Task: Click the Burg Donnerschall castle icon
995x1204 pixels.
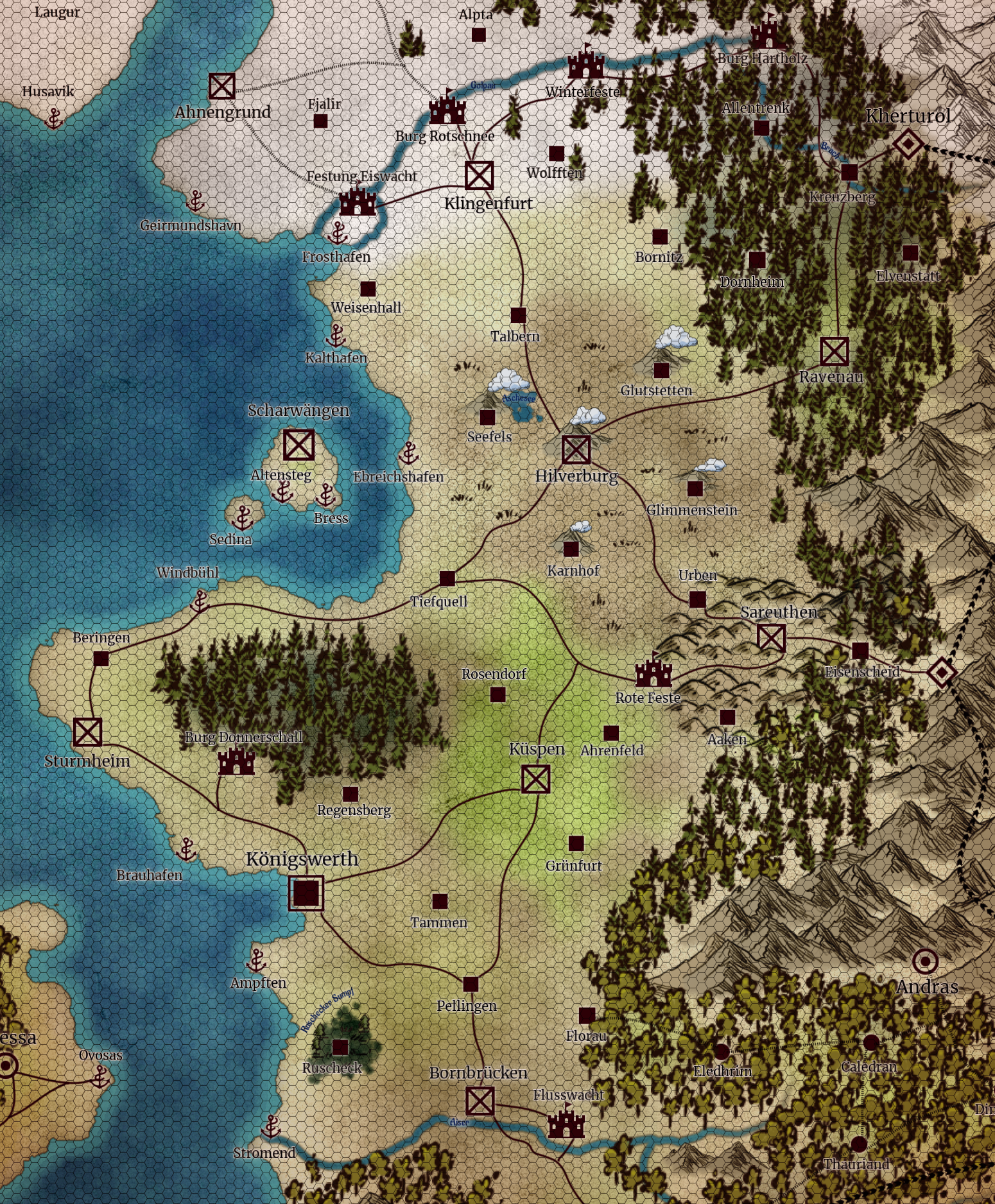Action: 236,762
